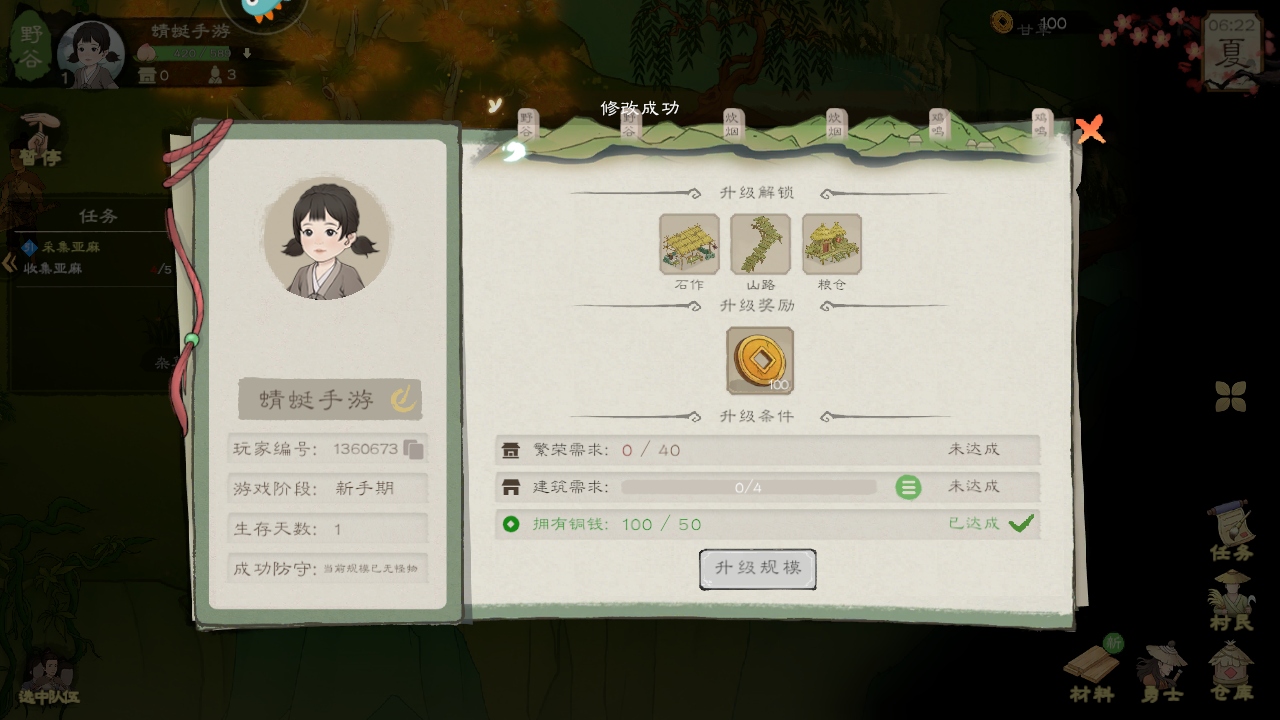Inspect the copper coin upgrade reward
This screenshot has width=1280, height=720.
pyautogui.click(x=760, y=360)
